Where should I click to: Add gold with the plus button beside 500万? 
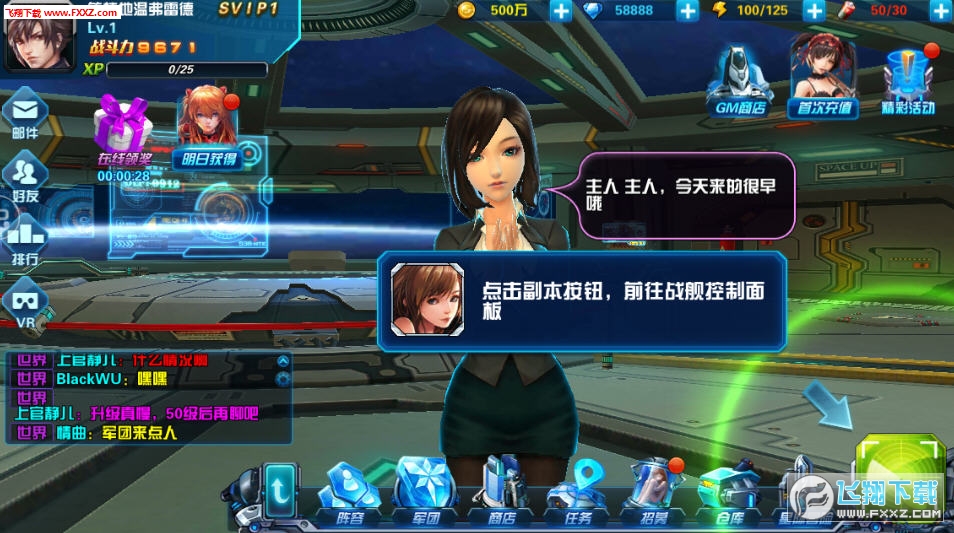click(x=561, y=11)
